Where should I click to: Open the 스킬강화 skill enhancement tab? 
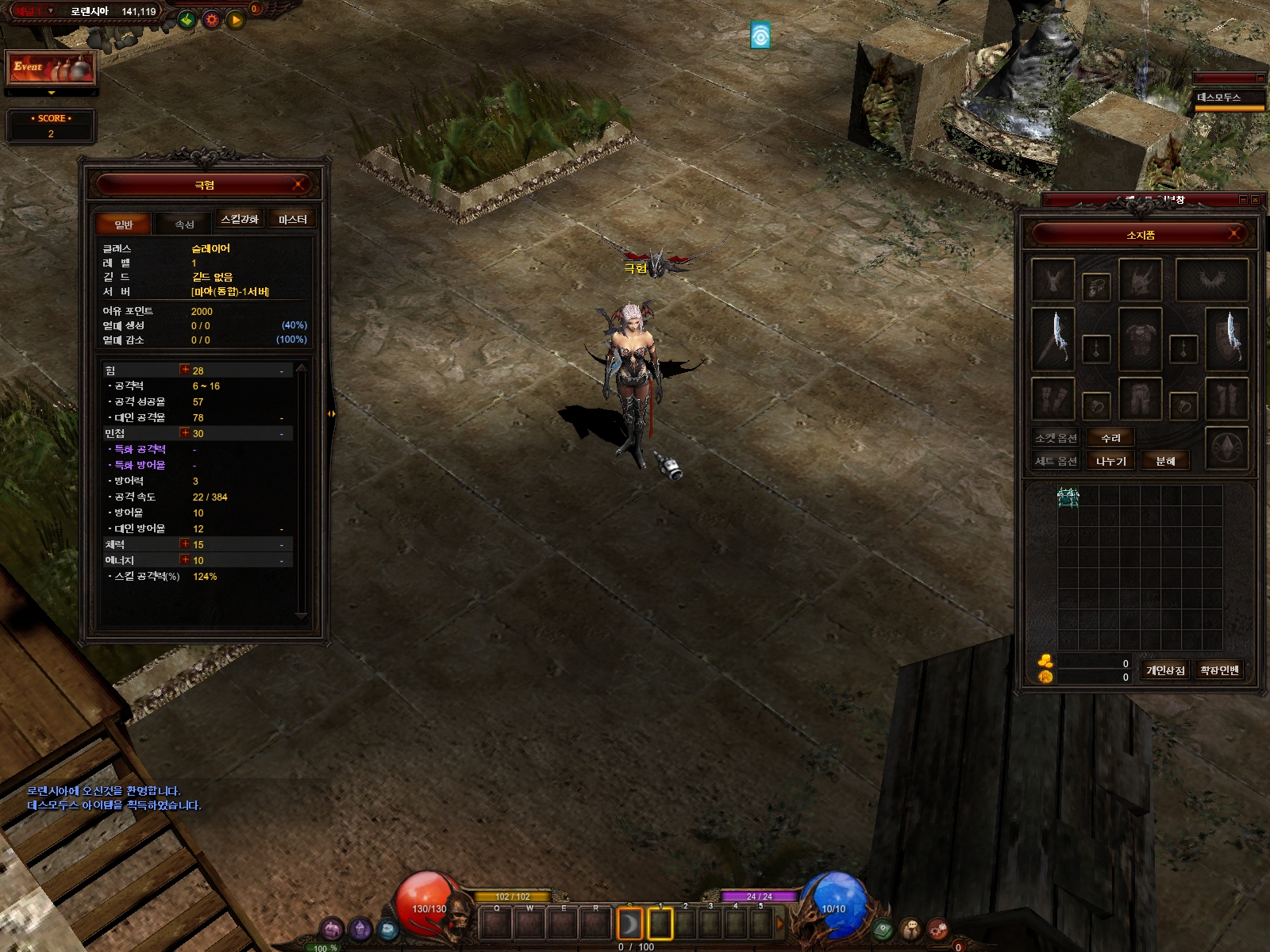pos(240,220)
